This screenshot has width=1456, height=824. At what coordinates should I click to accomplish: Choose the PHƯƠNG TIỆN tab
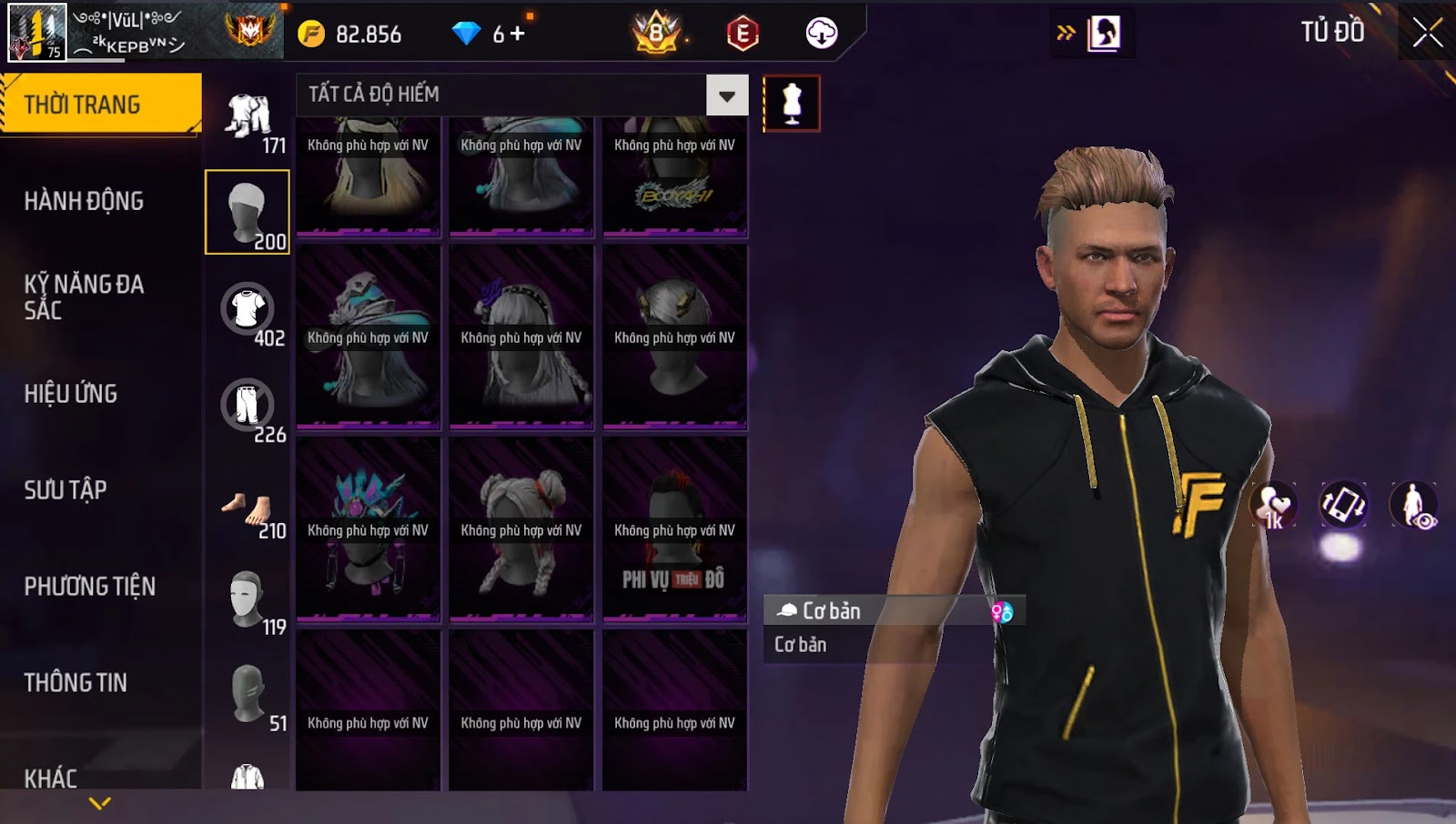(89, 587)
